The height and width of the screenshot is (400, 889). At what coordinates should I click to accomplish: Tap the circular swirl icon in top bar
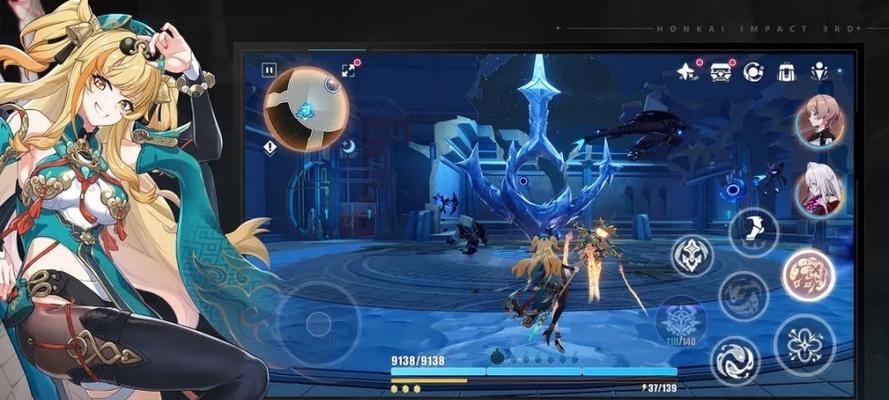[753, 72]
